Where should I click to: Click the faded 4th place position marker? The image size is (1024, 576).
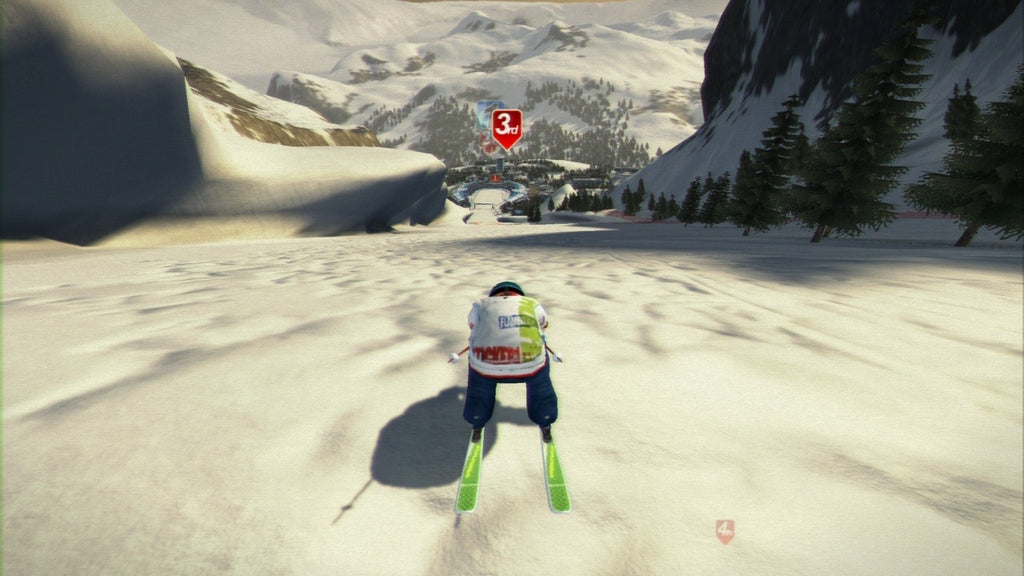[725, 530]
